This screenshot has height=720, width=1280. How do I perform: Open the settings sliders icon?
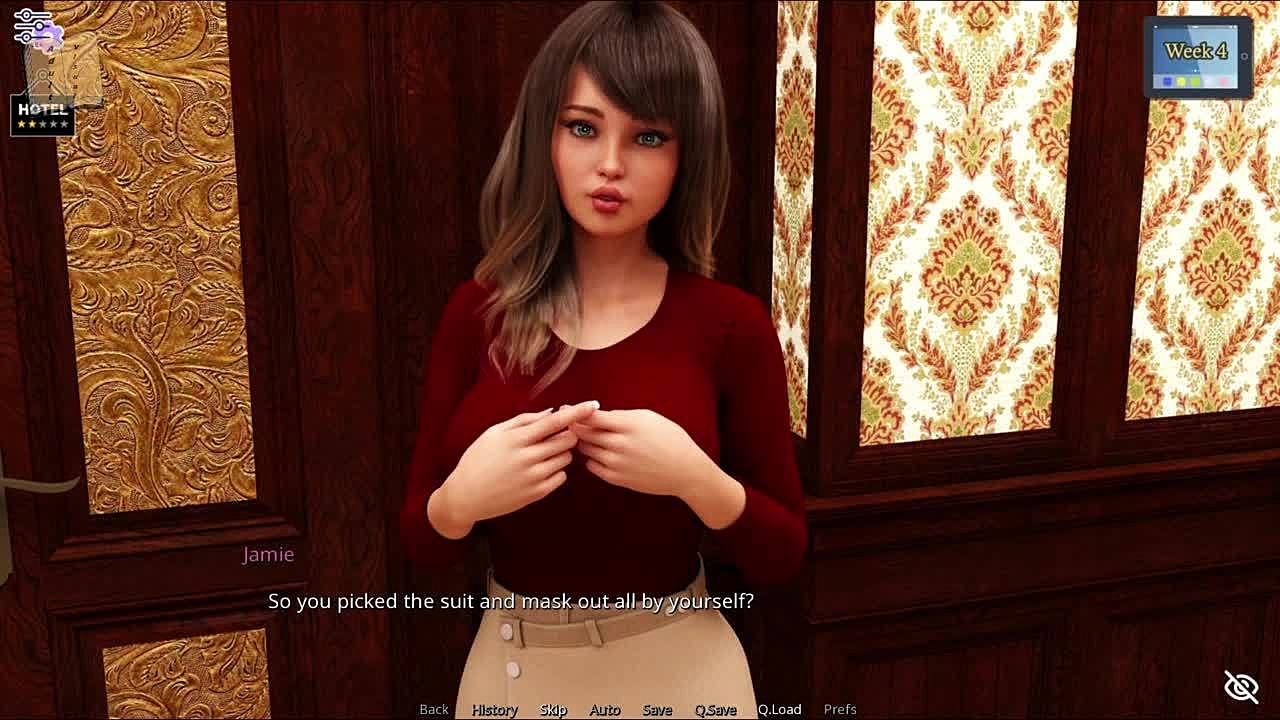tap(32, 26)
